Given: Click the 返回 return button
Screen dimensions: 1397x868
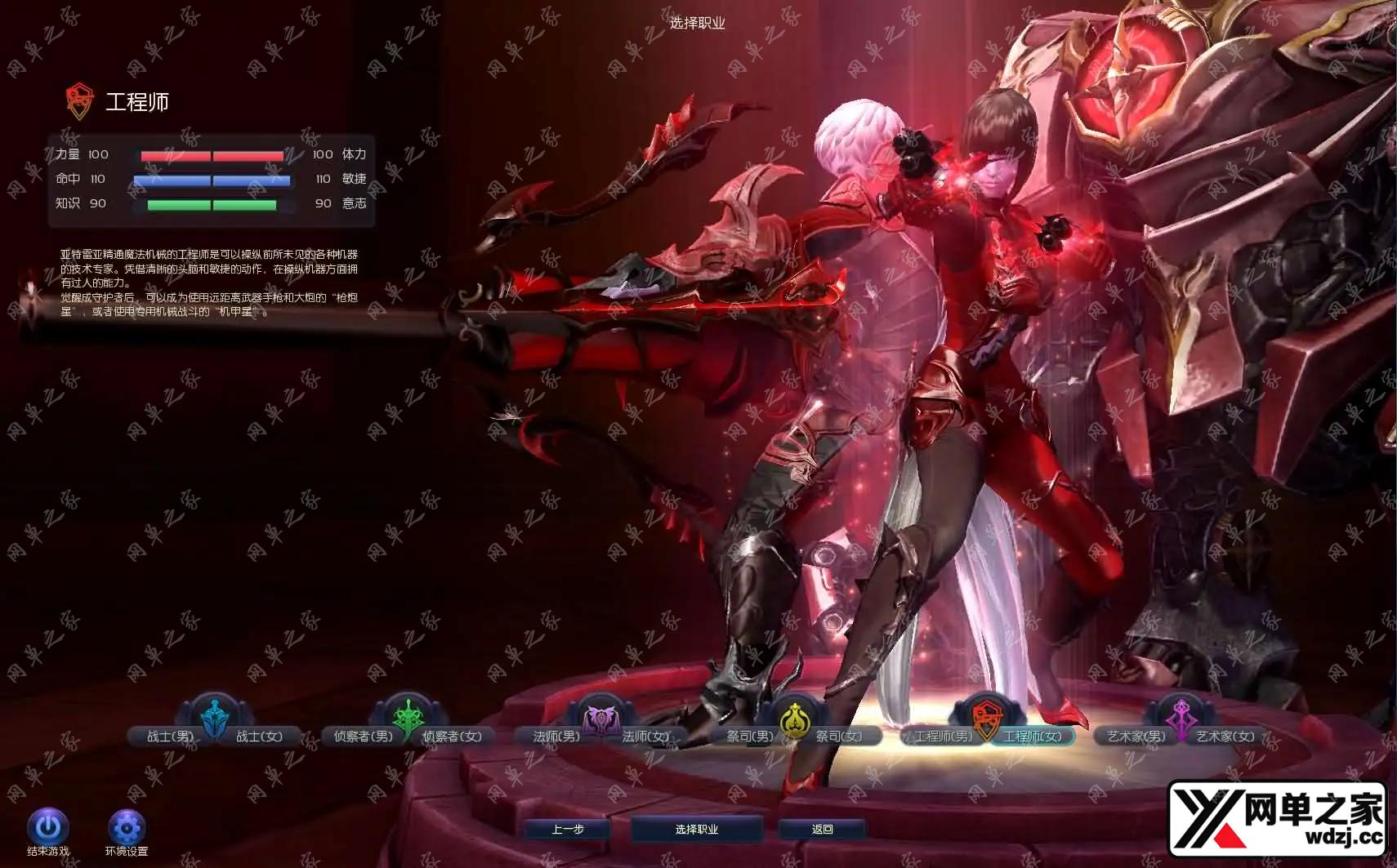Looking at the screenshot, I should [x=823, y=830].
